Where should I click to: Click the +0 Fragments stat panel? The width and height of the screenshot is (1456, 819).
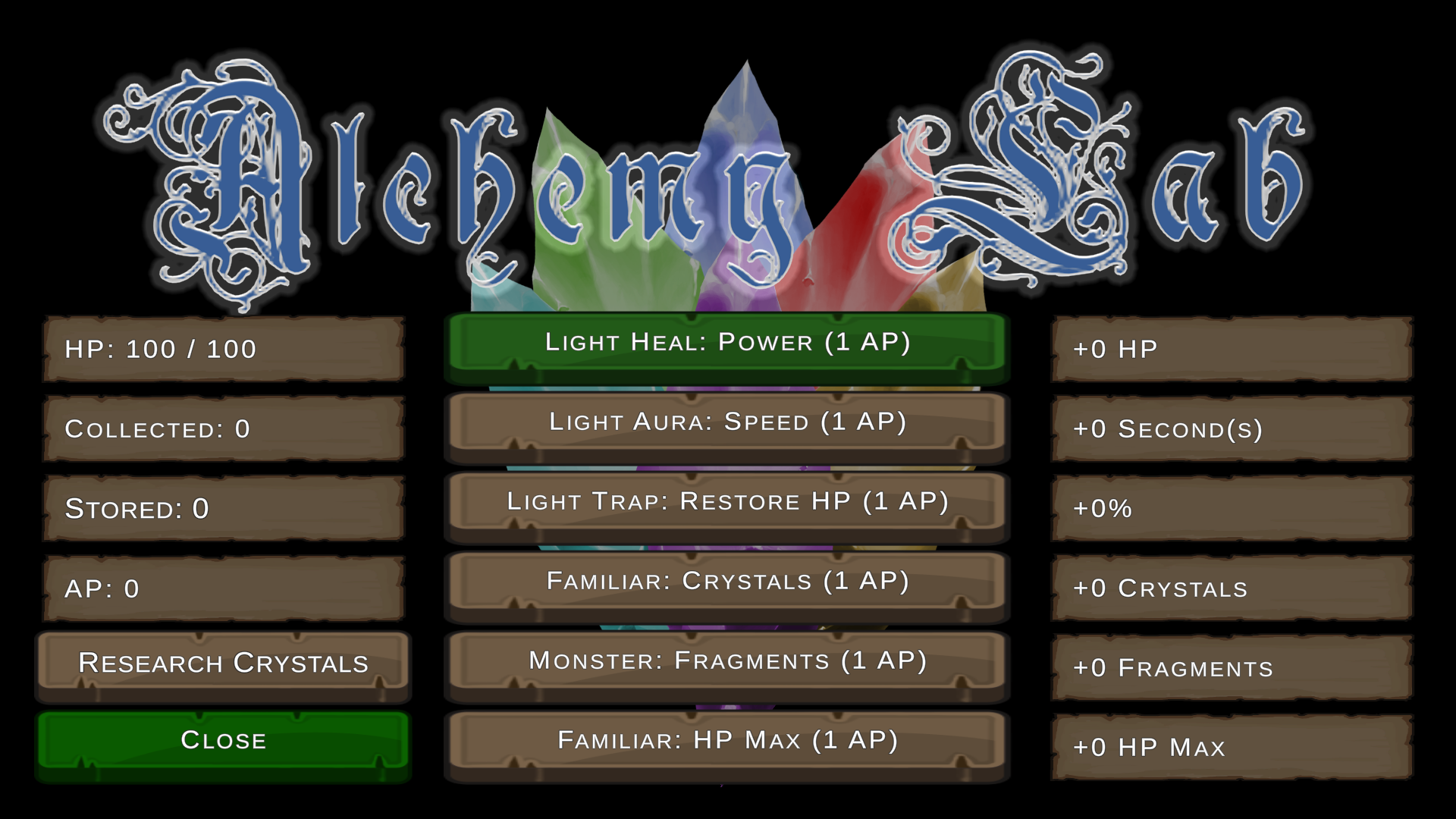1230,668
